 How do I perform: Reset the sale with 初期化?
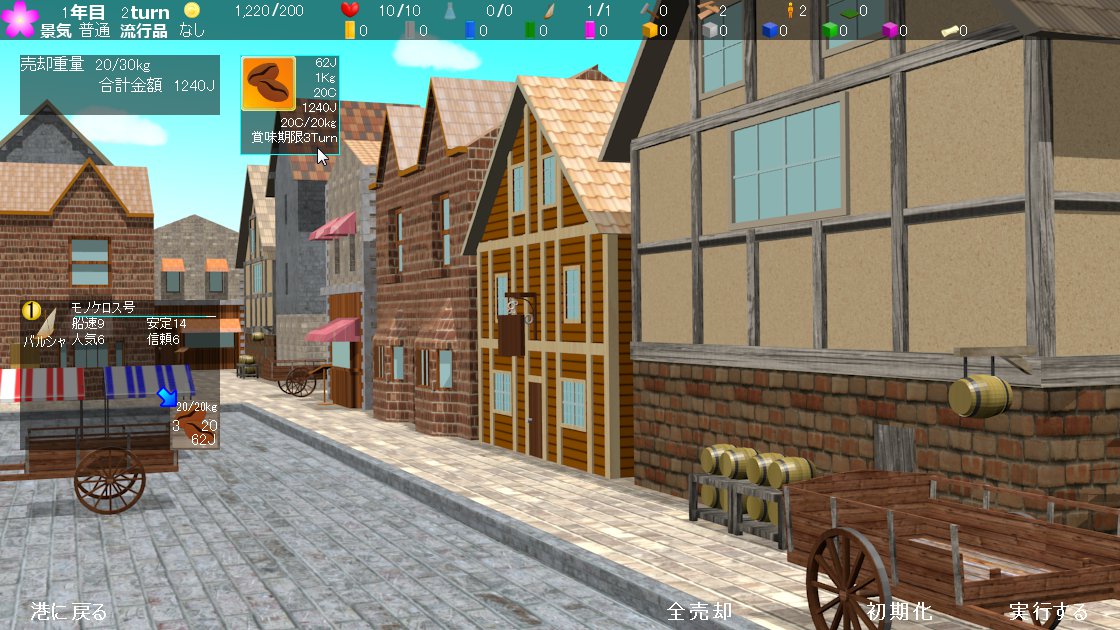tap(899, 611)
